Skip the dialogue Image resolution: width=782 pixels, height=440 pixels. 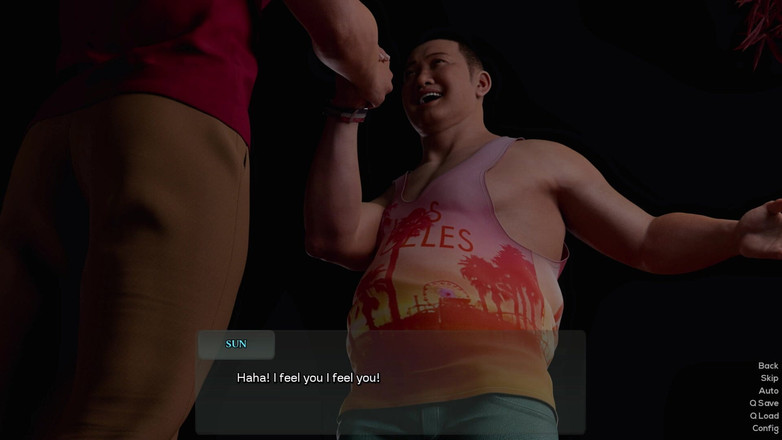pos(768,378)
